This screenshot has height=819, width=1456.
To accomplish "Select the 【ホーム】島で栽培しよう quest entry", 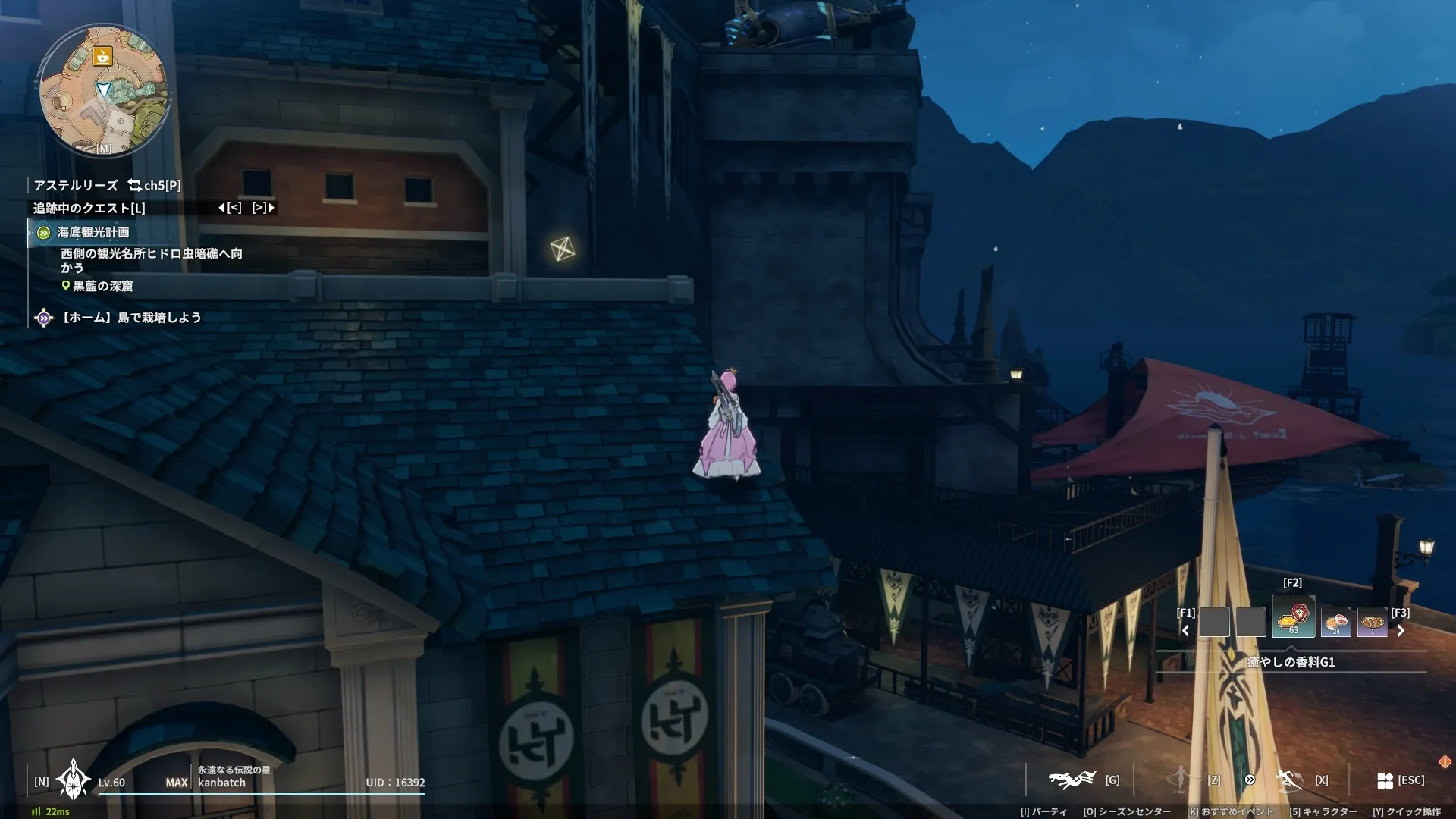I will click(x=131, y=318).
